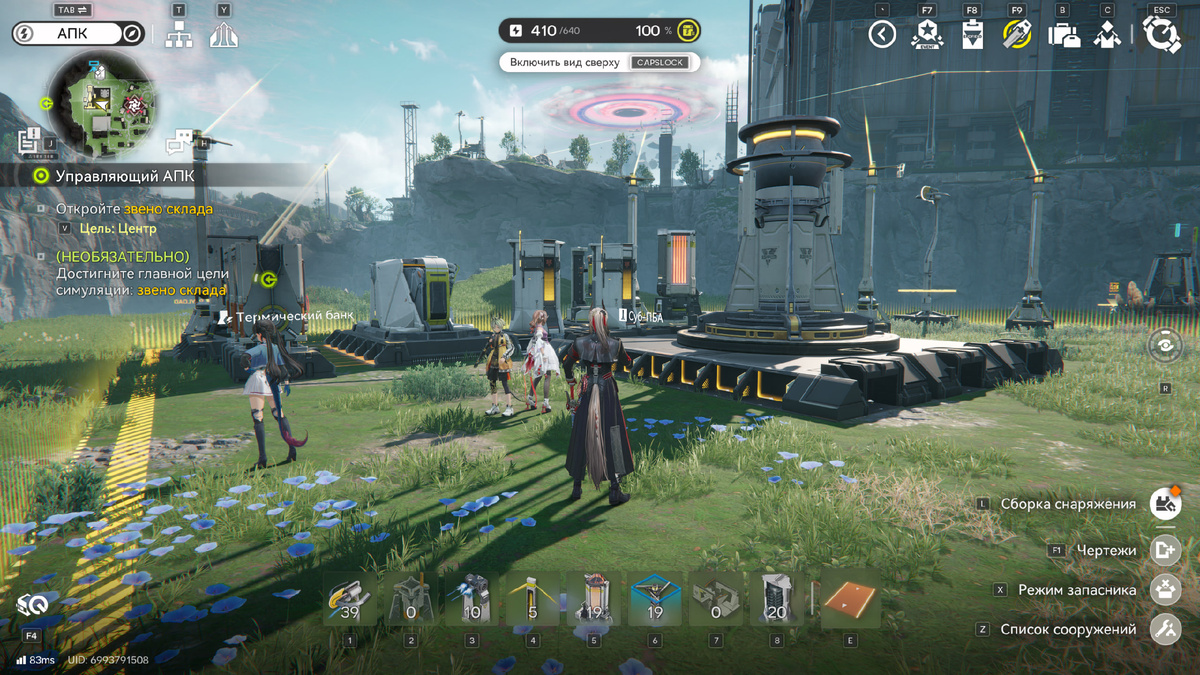This screenshot has height=675, width=1200.
Task: Open the clipboard missions icon
Action: tap(972, 35)
